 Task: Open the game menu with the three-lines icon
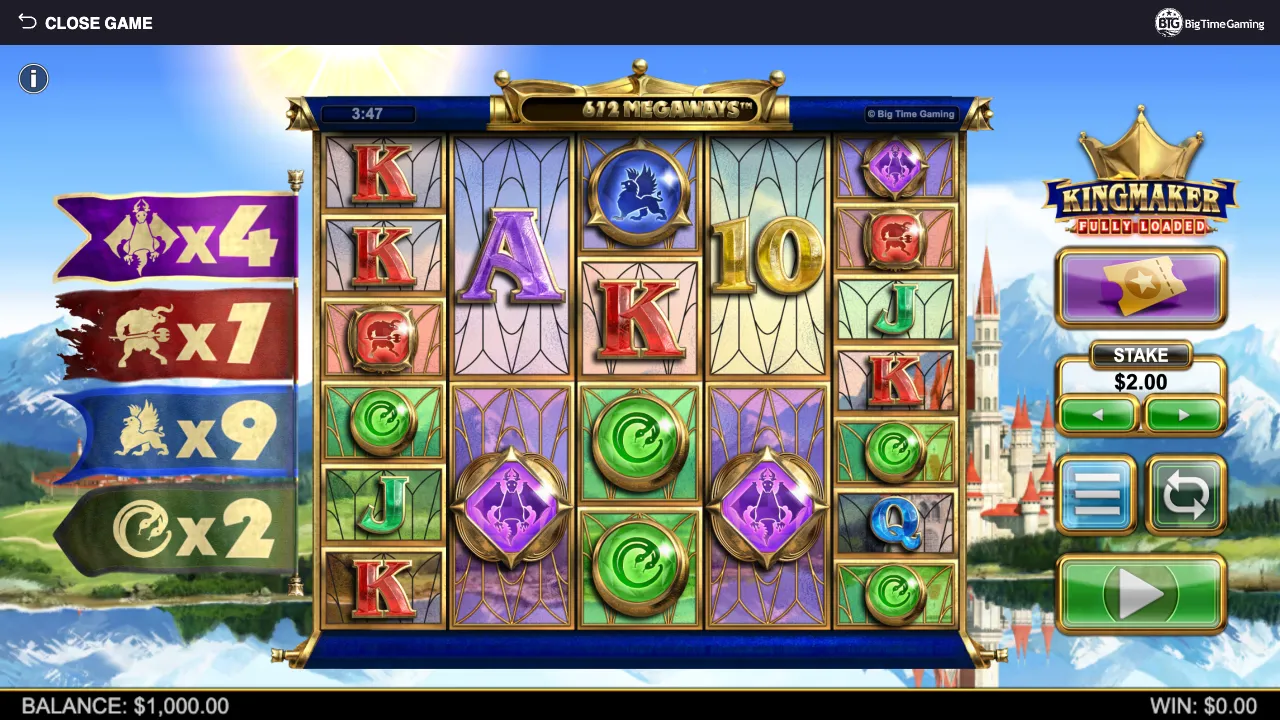click(x=1097, y=494)
